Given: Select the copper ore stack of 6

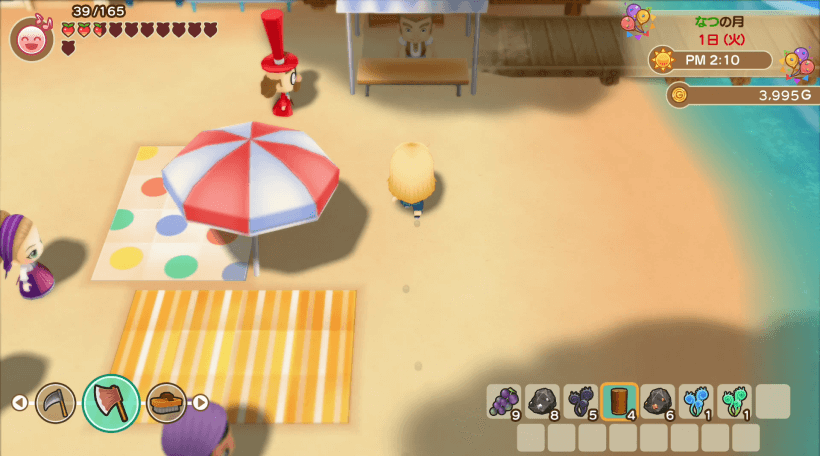Looking at the screenshot, I should coord(657,401).
